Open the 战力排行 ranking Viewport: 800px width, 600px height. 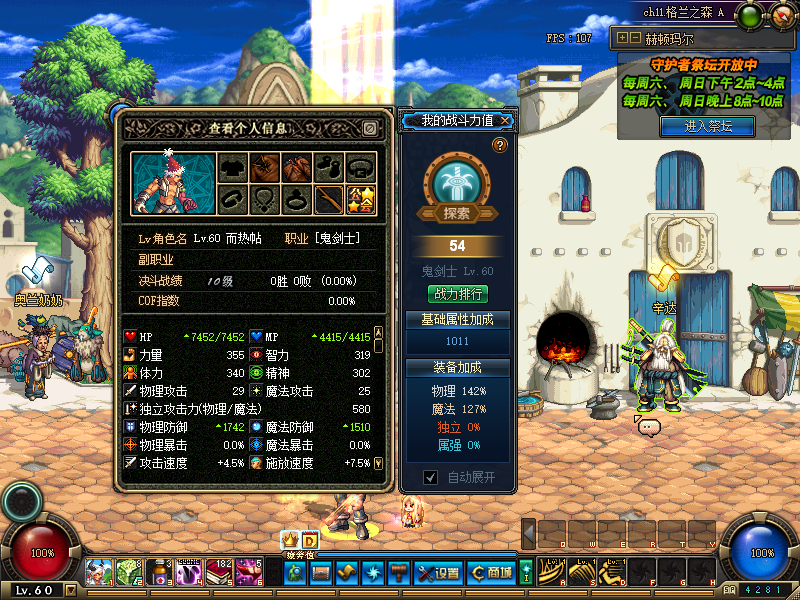[457, 294]
